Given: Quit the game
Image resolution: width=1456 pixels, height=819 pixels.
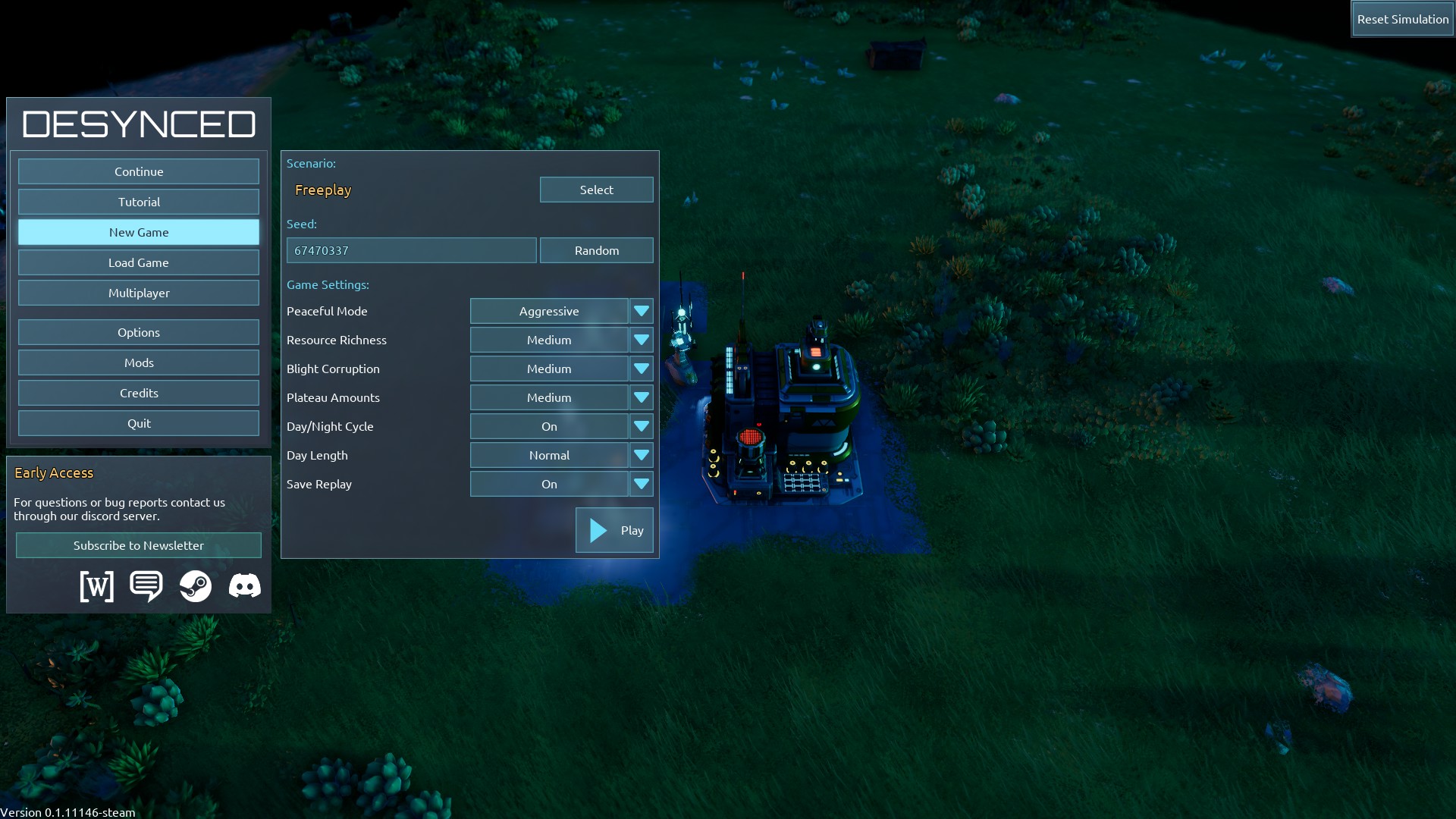Looking at the screenshot, I should (x=139, y=423).
